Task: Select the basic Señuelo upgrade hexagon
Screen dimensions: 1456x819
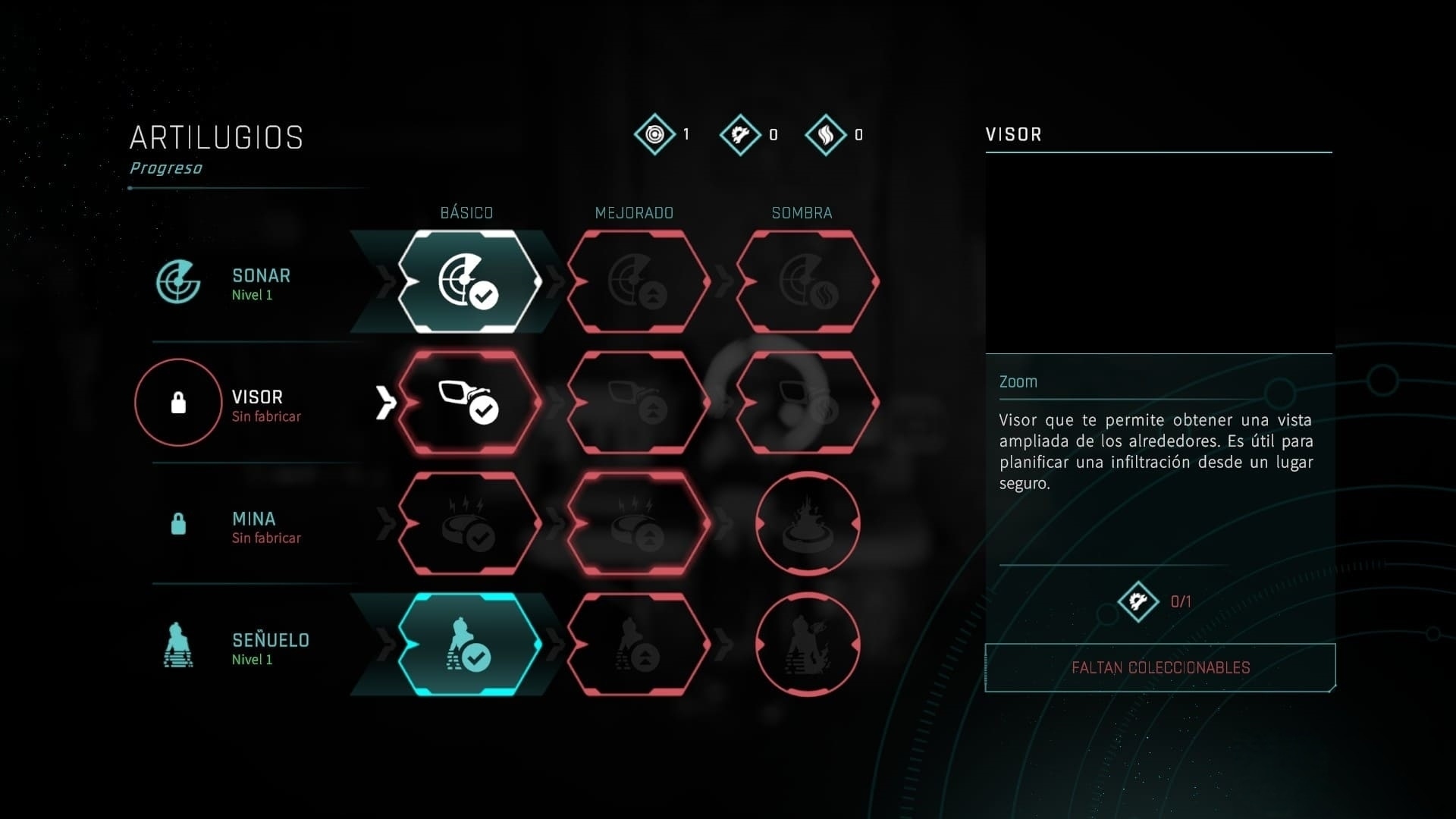Action: pyautogui.click(x=469, y=645)
